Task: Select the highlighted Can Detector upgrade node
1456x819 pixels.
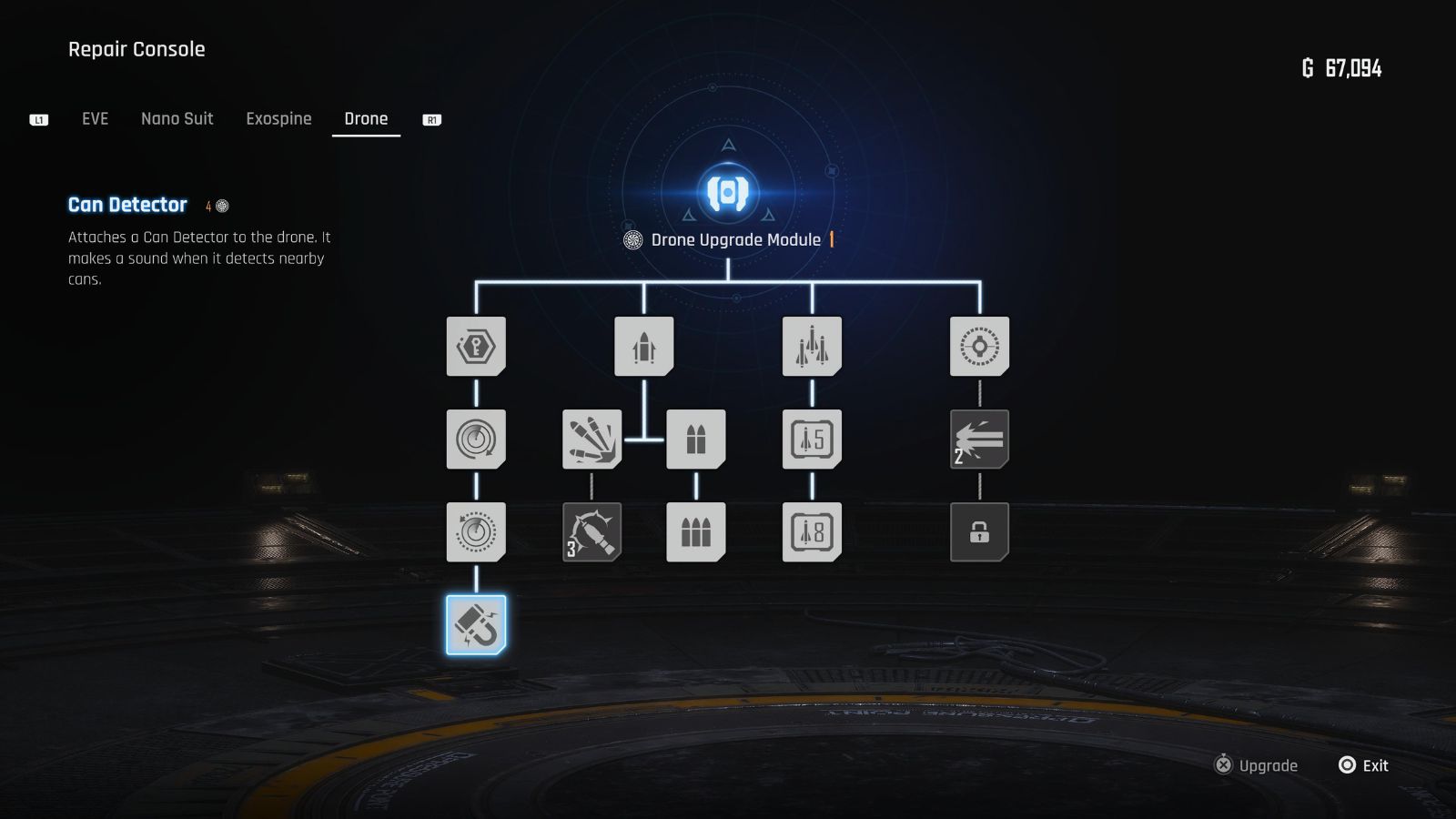Action: pyautogui.click(x=477, y=625)
